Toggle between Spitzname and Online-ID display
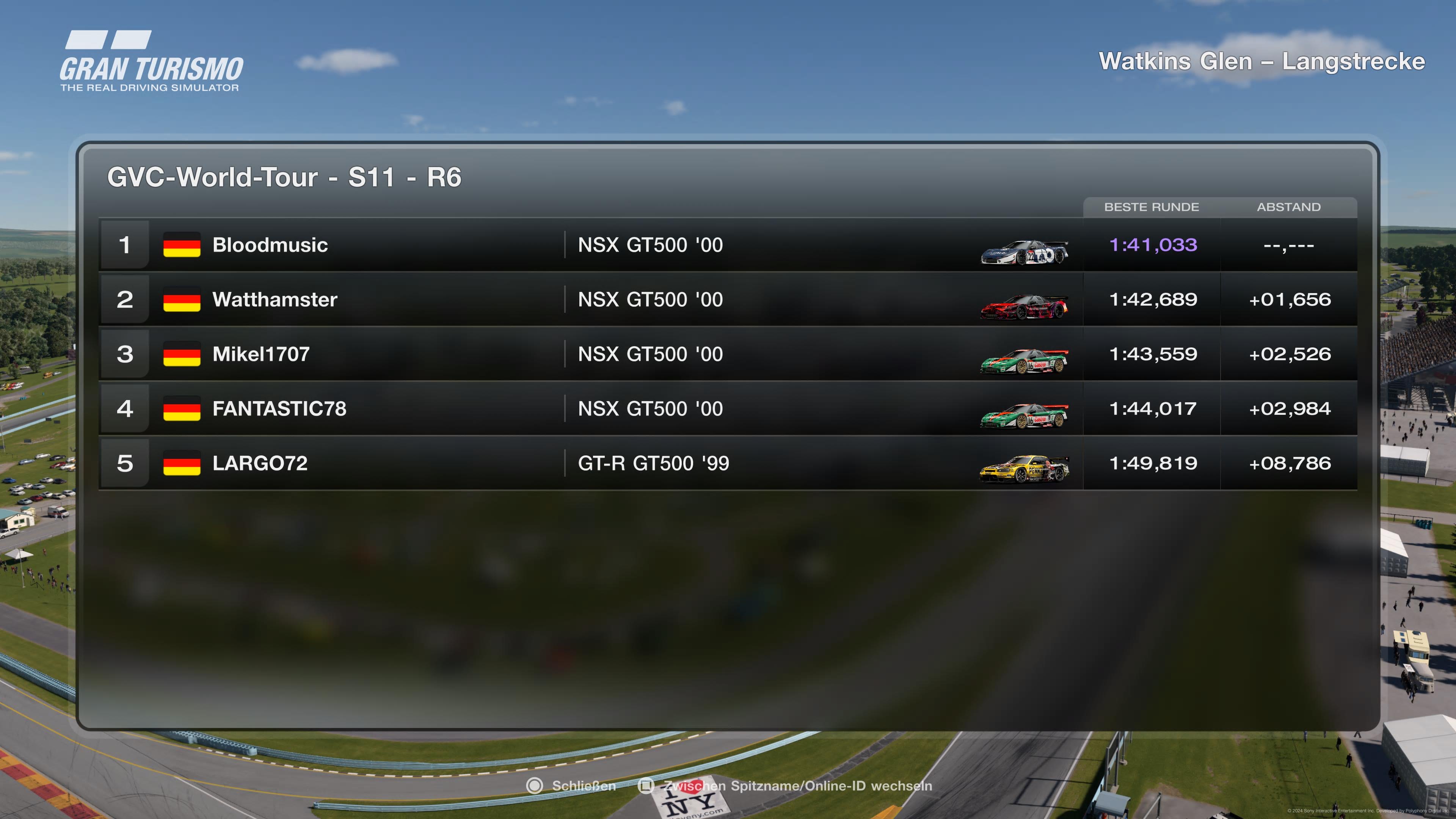 pos(786,786)
